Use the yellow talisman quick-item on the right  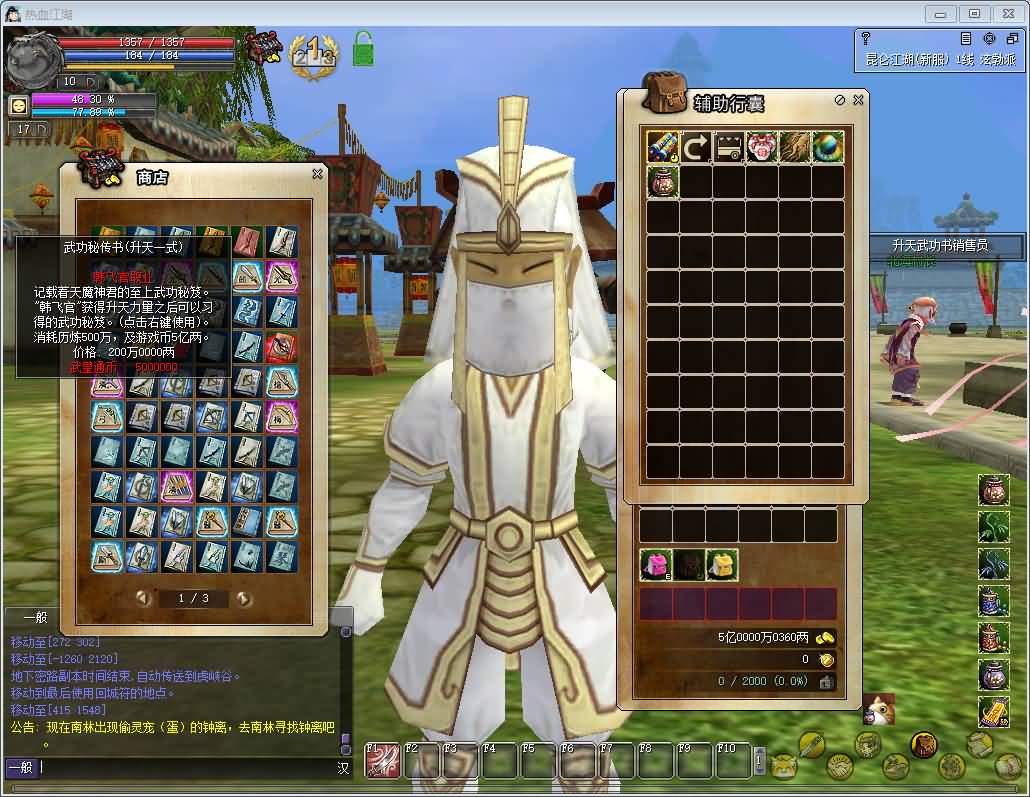993,711
